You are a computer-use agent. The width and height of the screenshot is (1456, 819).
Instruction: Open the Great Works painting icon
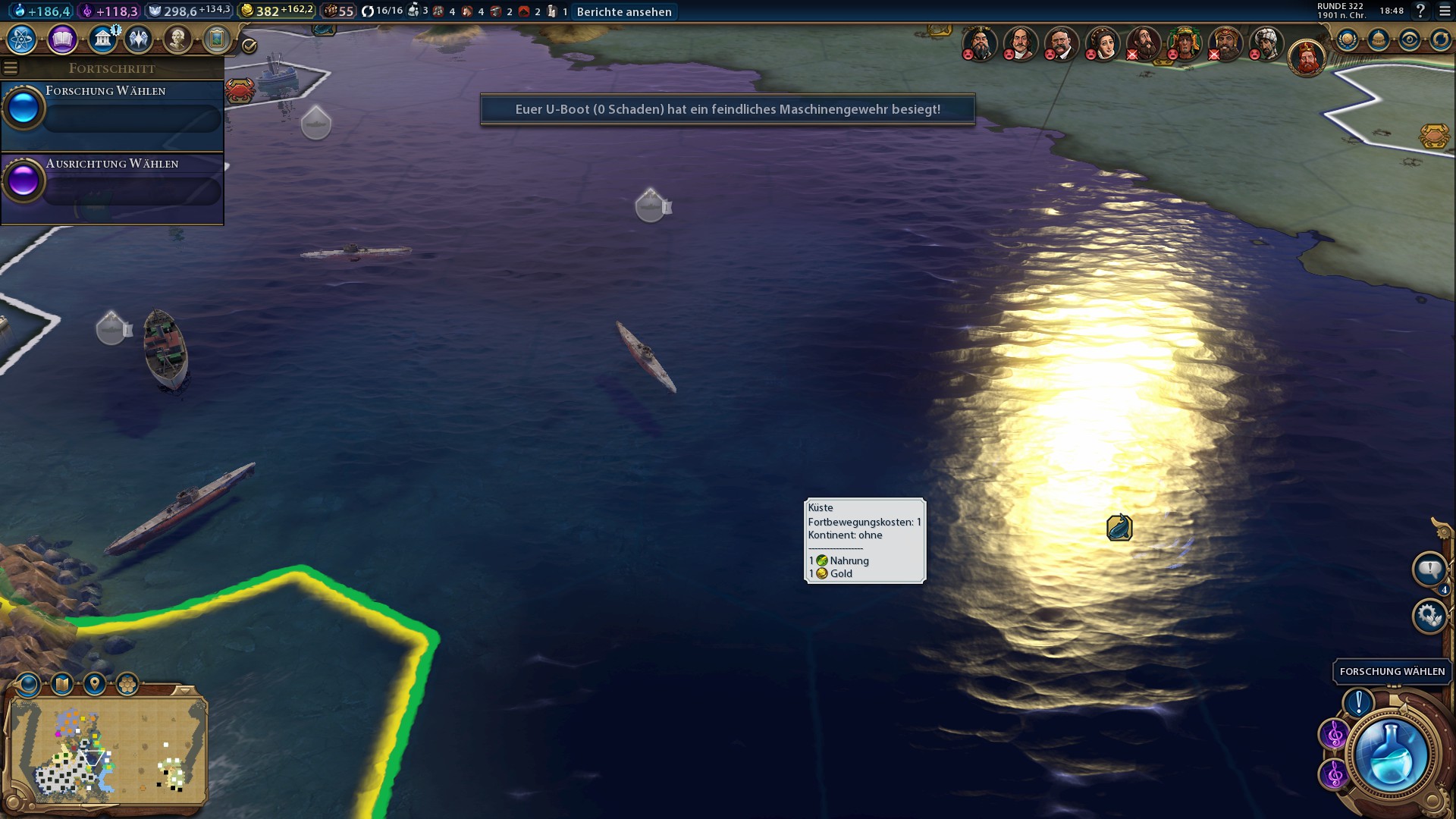pyautogui.click(x=217, y=39)
